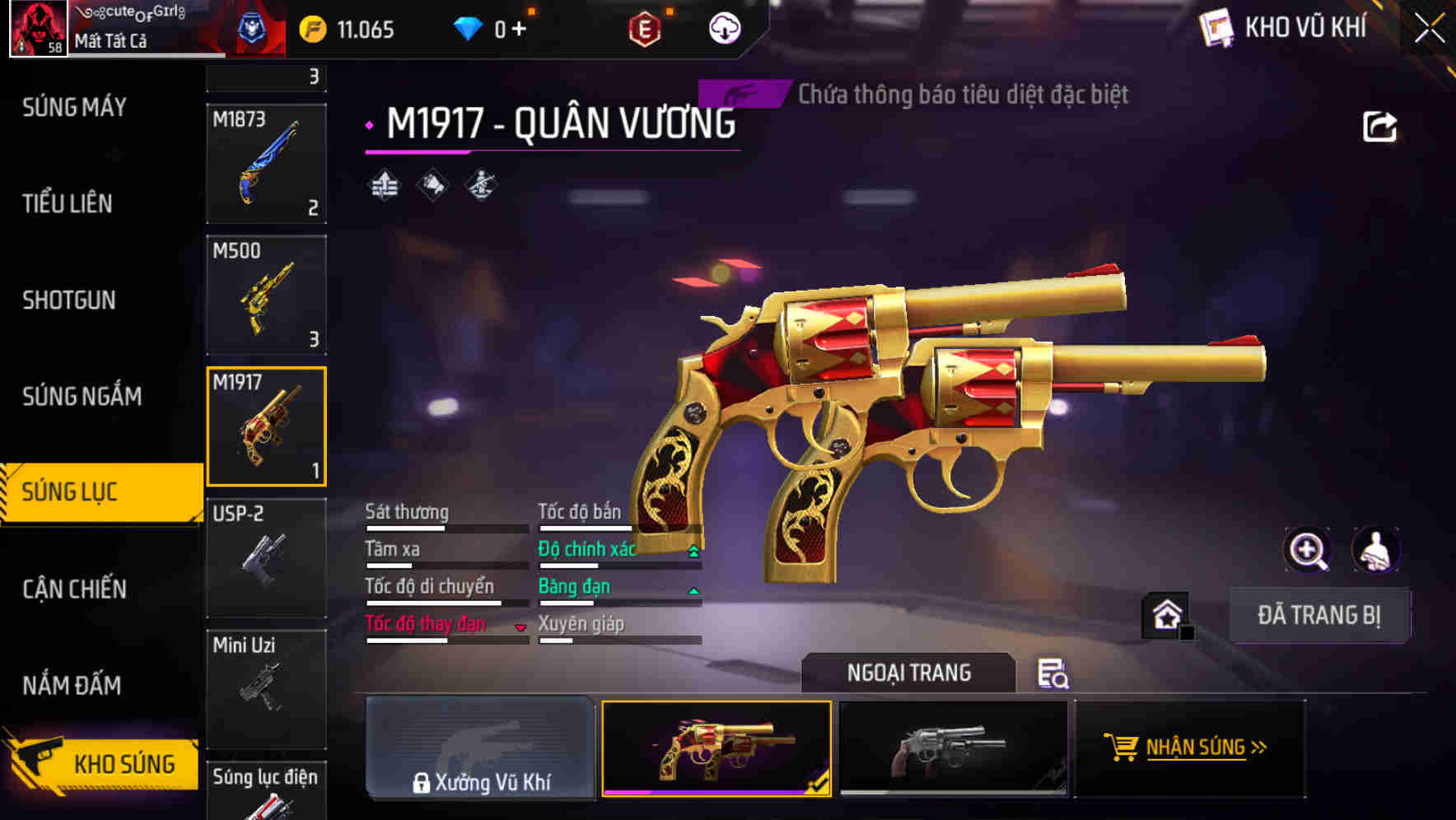Click the share icon beside weapon name
Viewport: 1456px width, 820px height.
(x=1381, y=125)
